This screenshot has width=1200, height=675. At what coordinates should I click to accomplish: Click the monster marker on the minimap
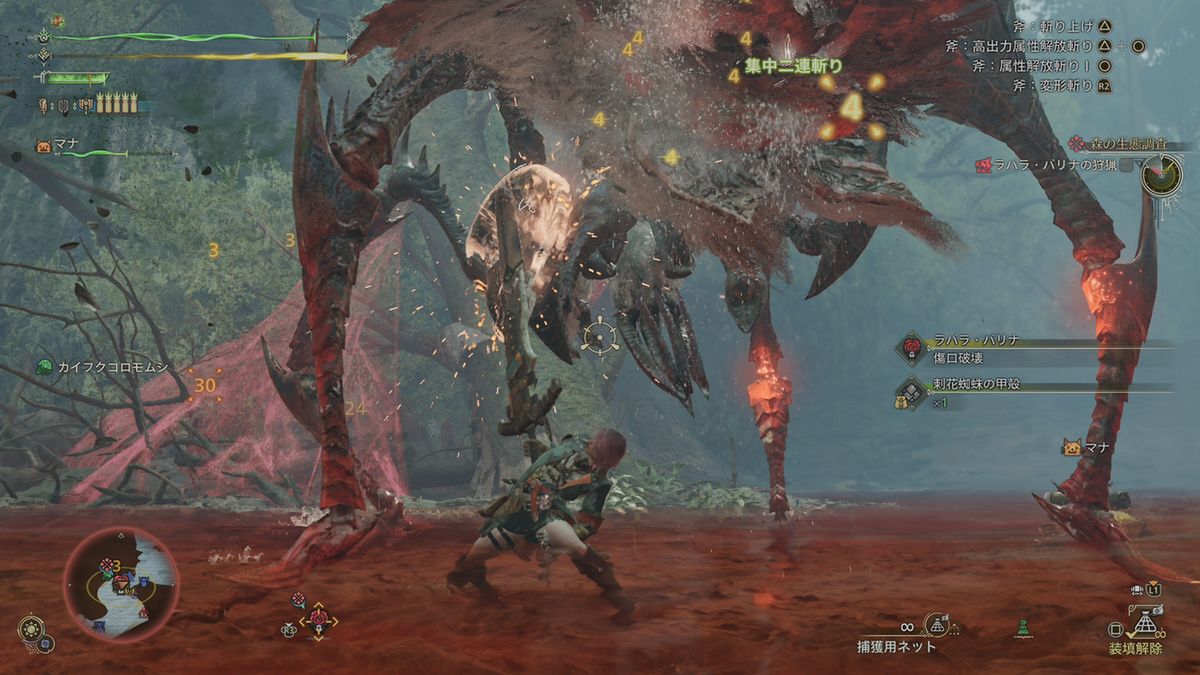pyautogui.click(x=106, y=566)
